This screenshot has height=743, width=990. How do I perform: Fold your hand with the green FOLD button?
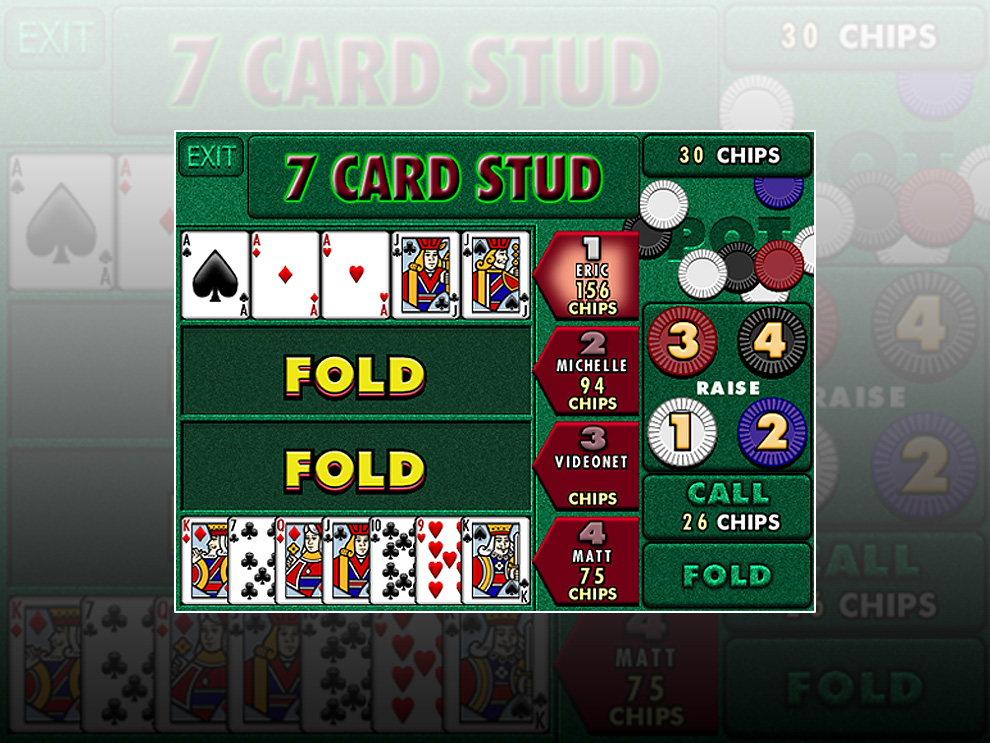coord(726,575)
